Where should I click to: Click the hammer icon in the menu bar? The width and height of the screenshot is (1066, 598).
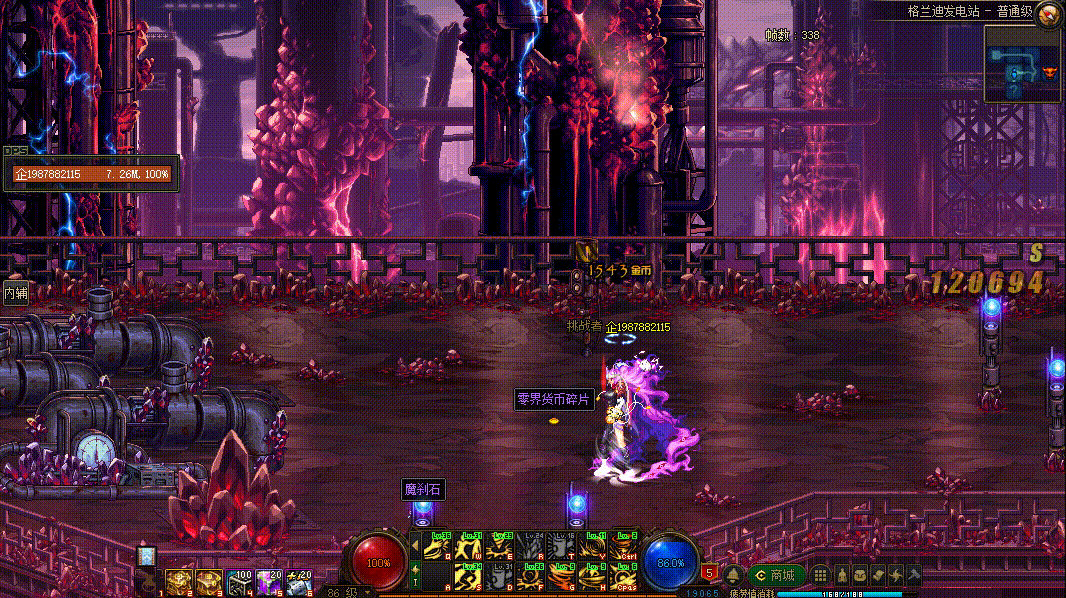tap(913, 575)
